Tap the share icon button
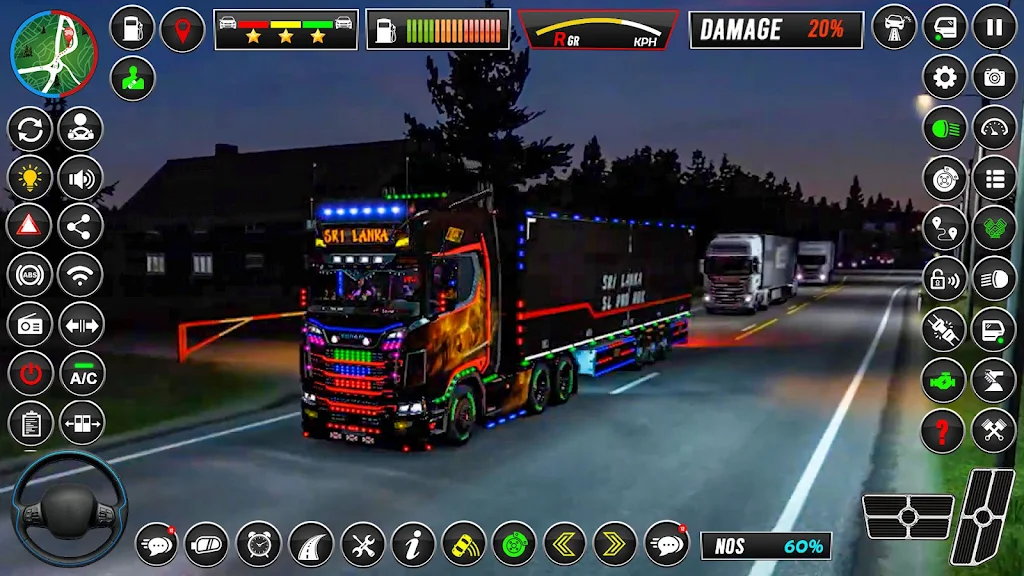The width and height of the screenshot is (1024, 576). coord(82,226)
